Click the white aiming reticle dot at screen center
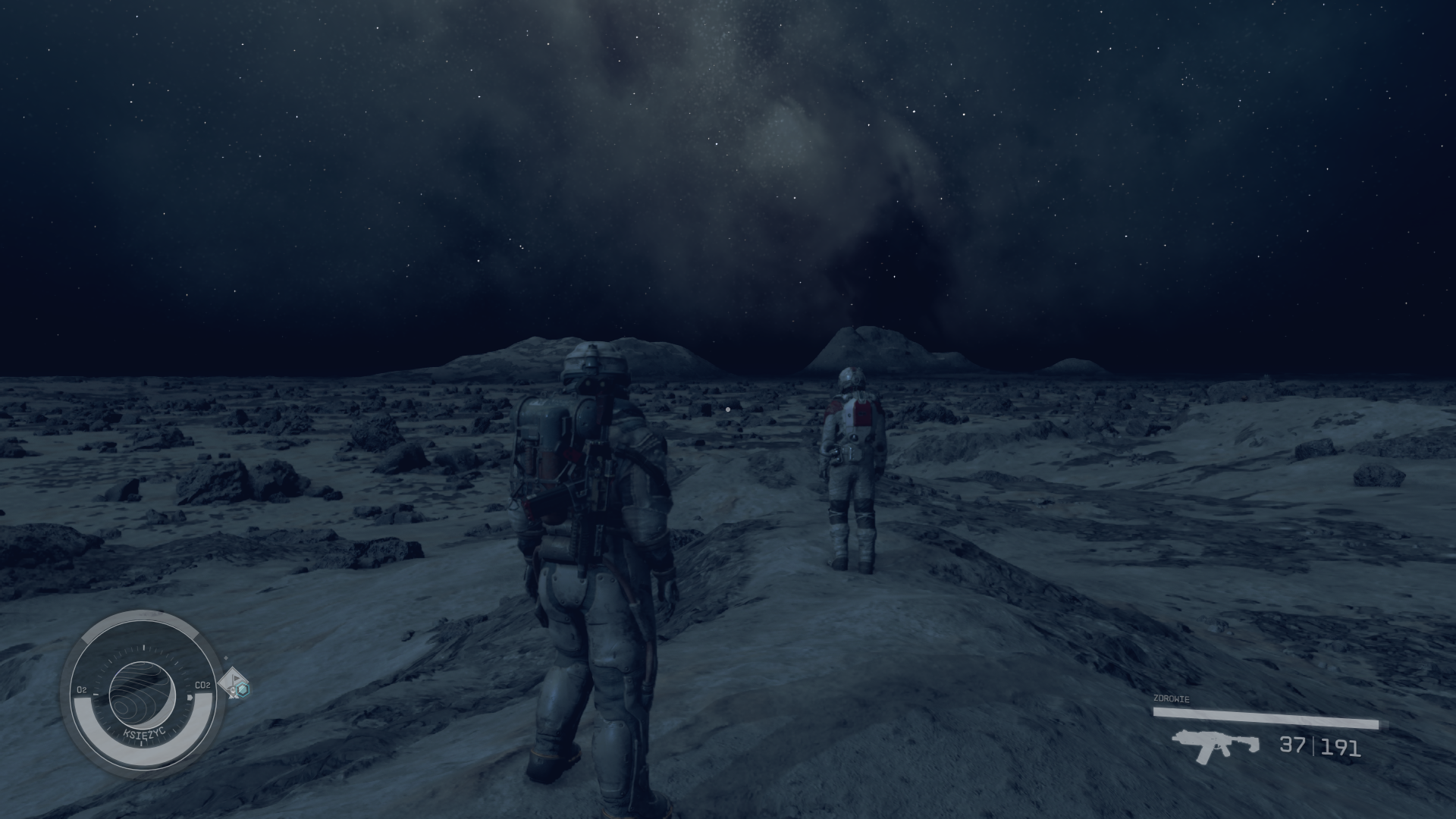1456x819 pixels. point(727,408)
